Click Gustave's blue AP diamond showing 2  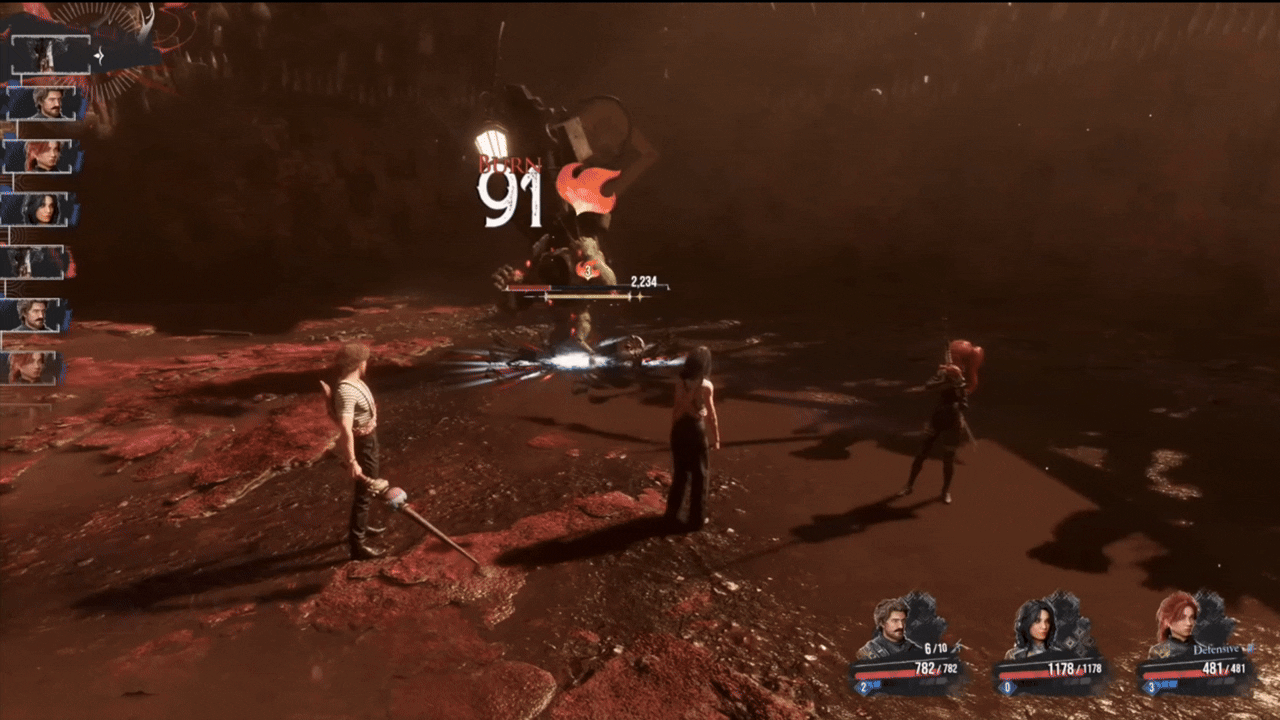pyautogui.click(x=862, y=685)
